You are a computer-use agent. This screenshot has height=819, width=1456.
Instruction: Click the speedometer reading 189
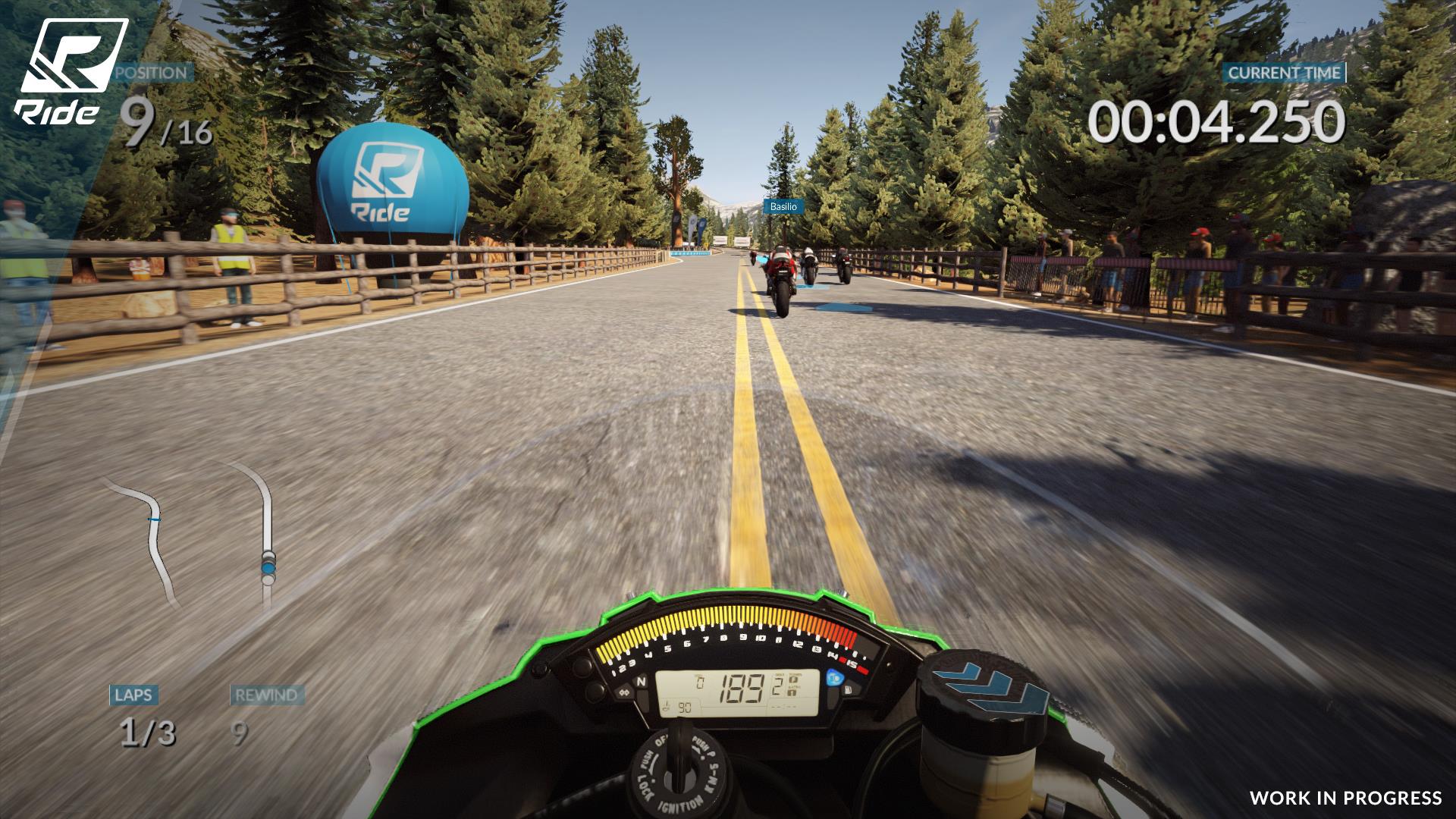coord(742,686)
